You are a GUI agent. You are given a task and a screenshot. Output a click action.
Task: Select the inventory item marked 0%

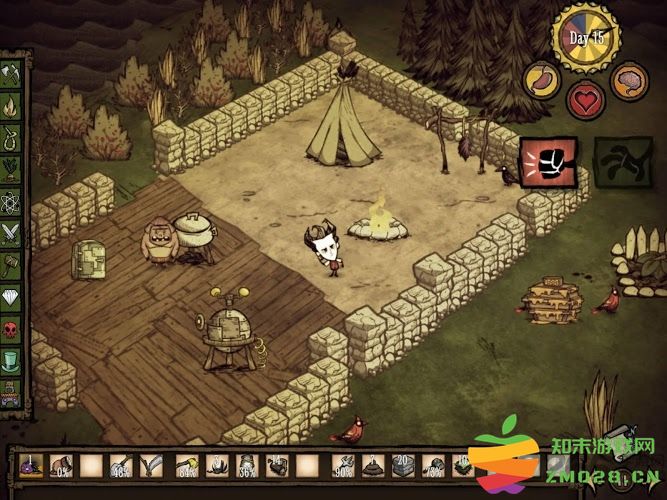(60, 466)
